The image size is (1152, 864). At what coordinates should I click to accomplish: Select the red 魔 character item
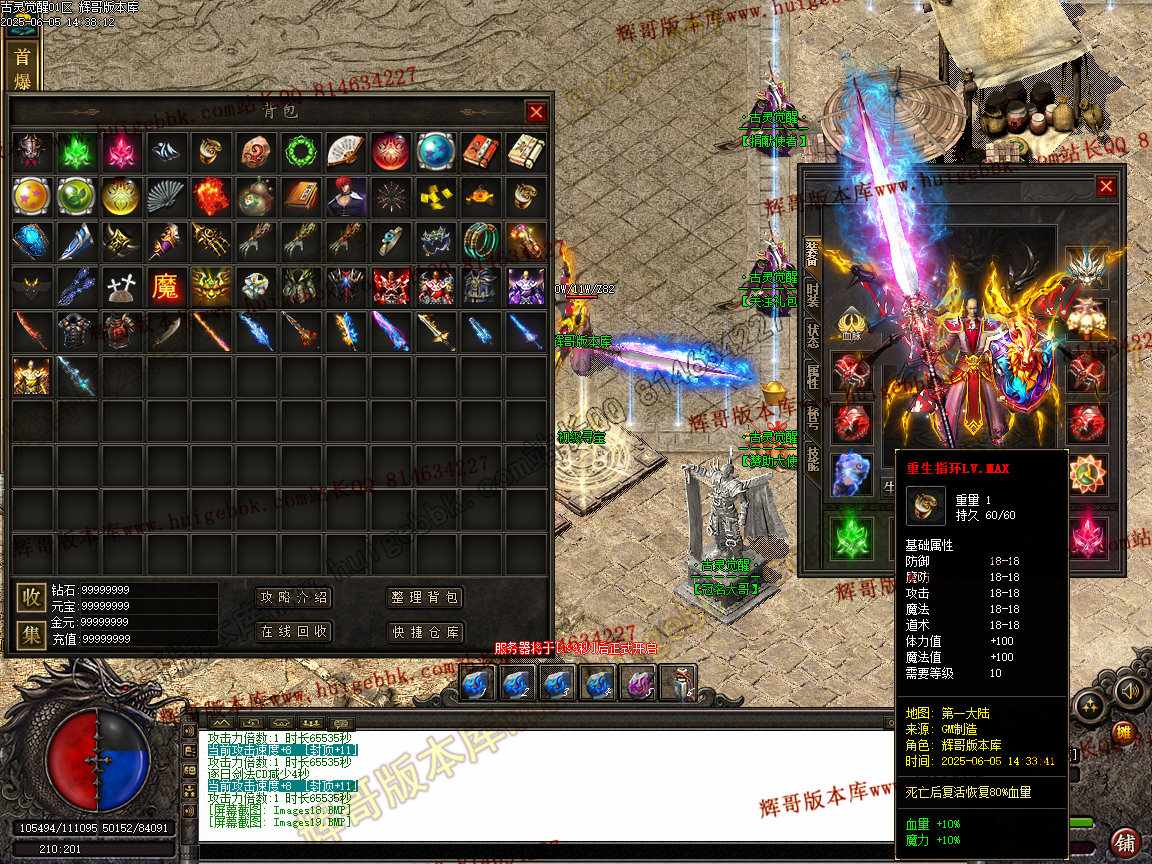click(165, 287)
